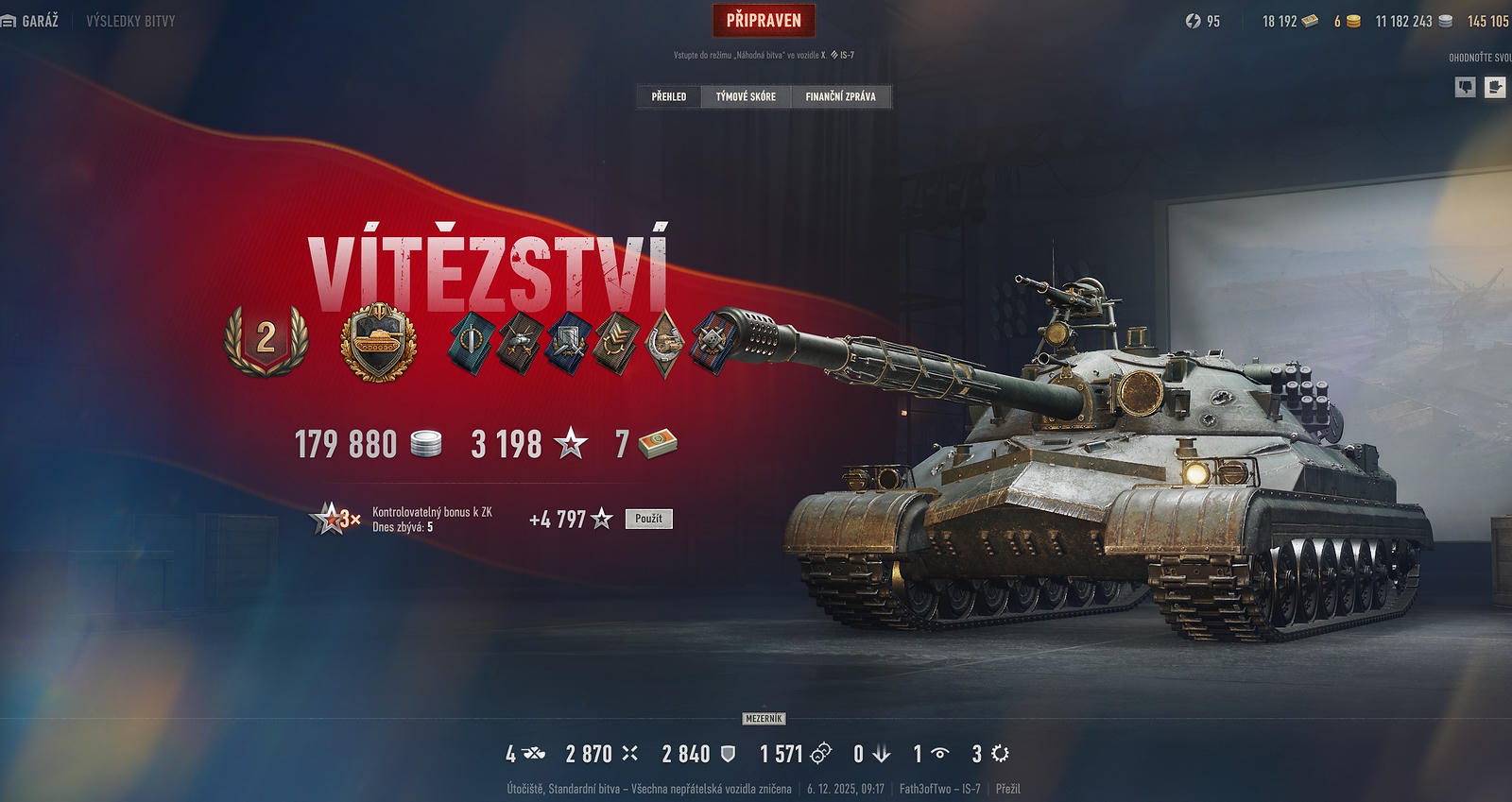Viewport: 1512px width, 802px height.
Task: Switch to the PŘEHLED tab
Action: (669, 96)
